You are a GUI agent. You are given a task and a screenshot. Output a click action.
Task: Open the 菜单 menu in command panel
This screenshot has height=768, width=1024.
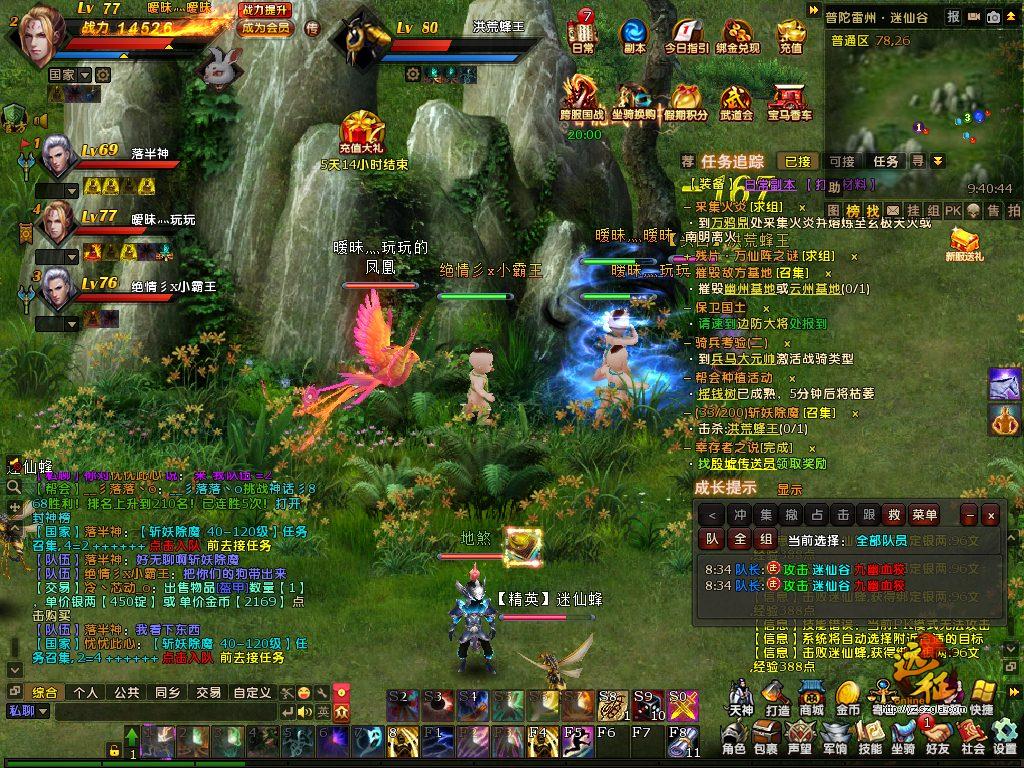click(924, 515)
